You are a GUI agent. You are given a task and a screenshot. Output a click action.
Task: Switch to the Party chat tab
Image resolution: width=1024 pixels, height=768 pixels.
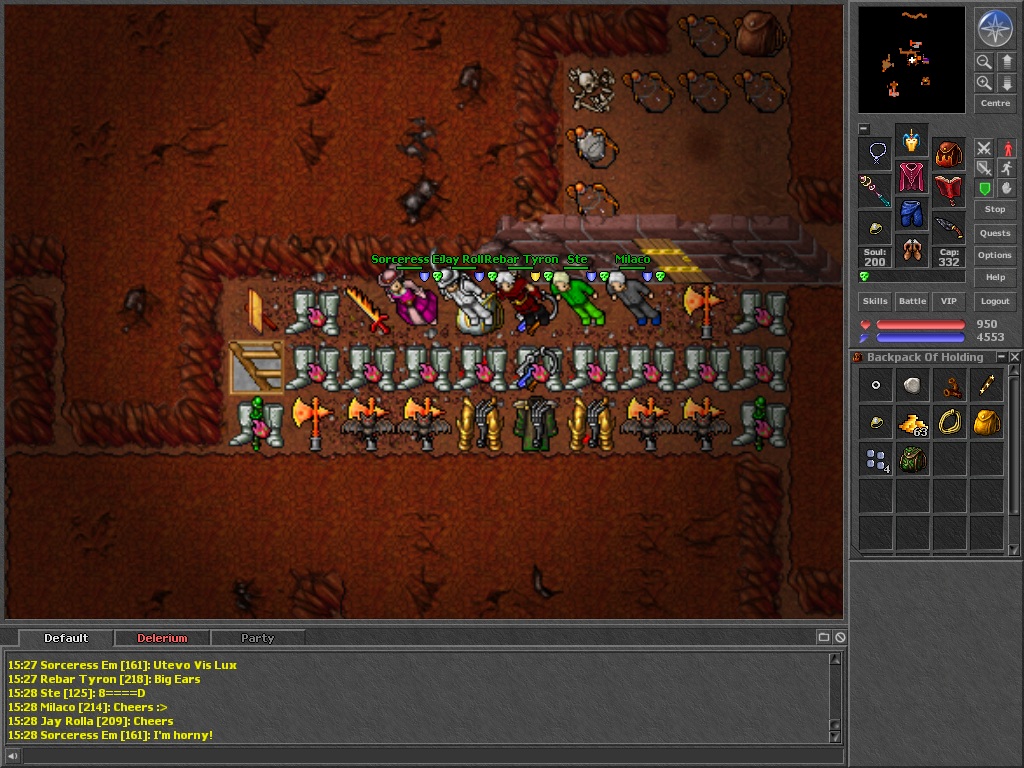tap(257, 638)
